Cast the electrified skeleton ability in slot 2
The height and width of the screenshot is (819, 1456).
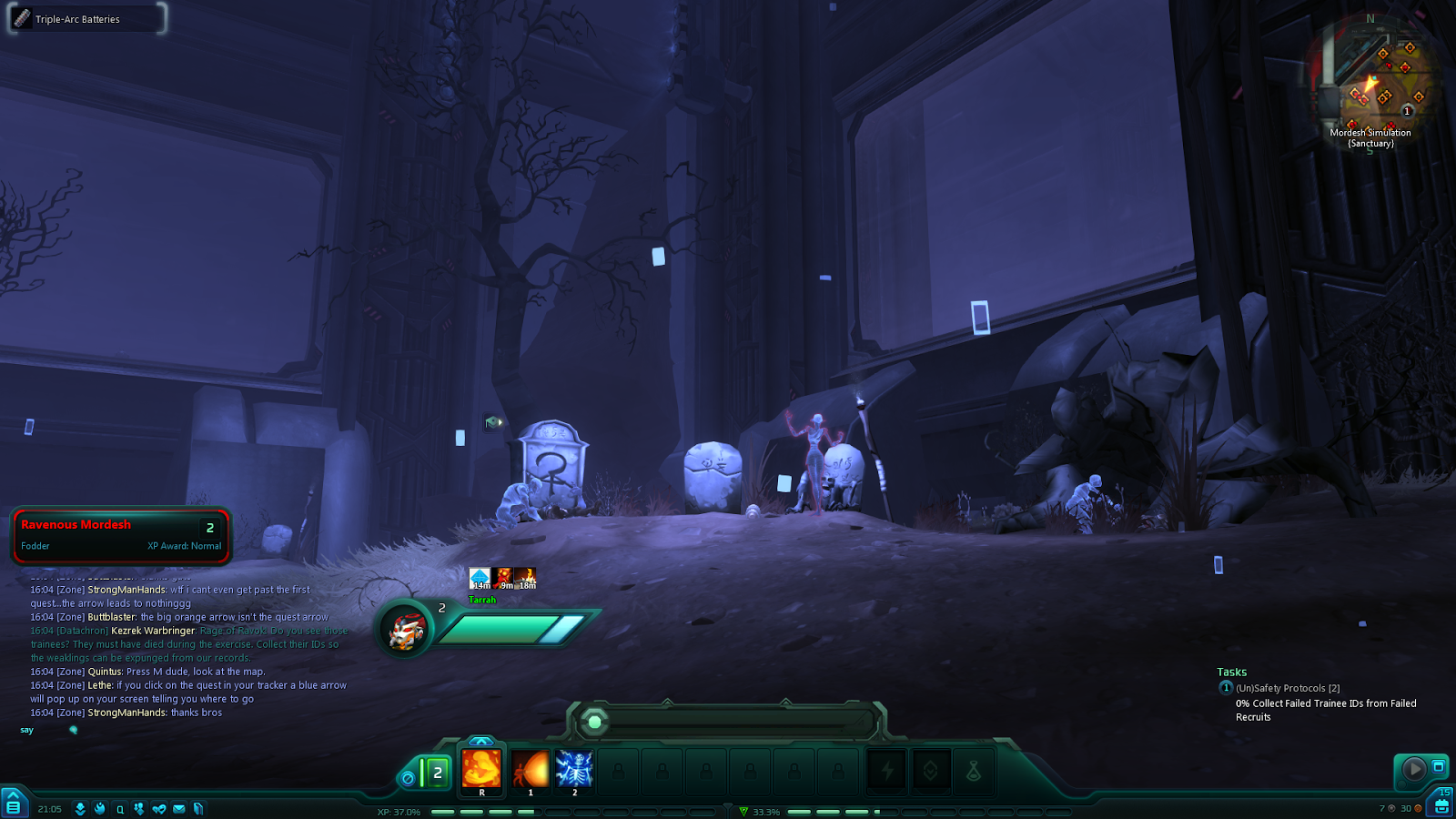click(574, 769)
